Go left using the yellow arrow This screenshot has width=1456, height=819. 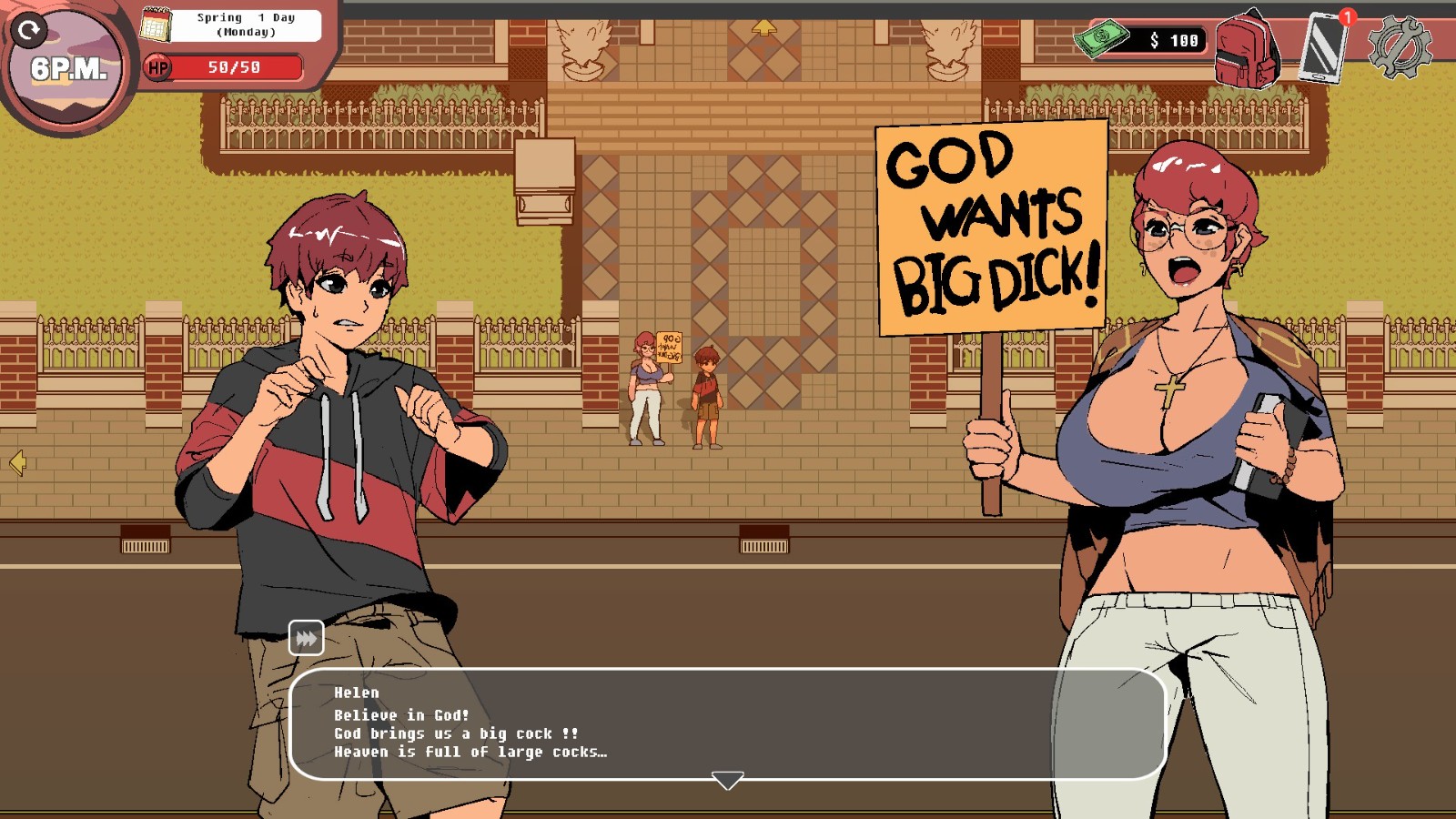pos(17,463)
